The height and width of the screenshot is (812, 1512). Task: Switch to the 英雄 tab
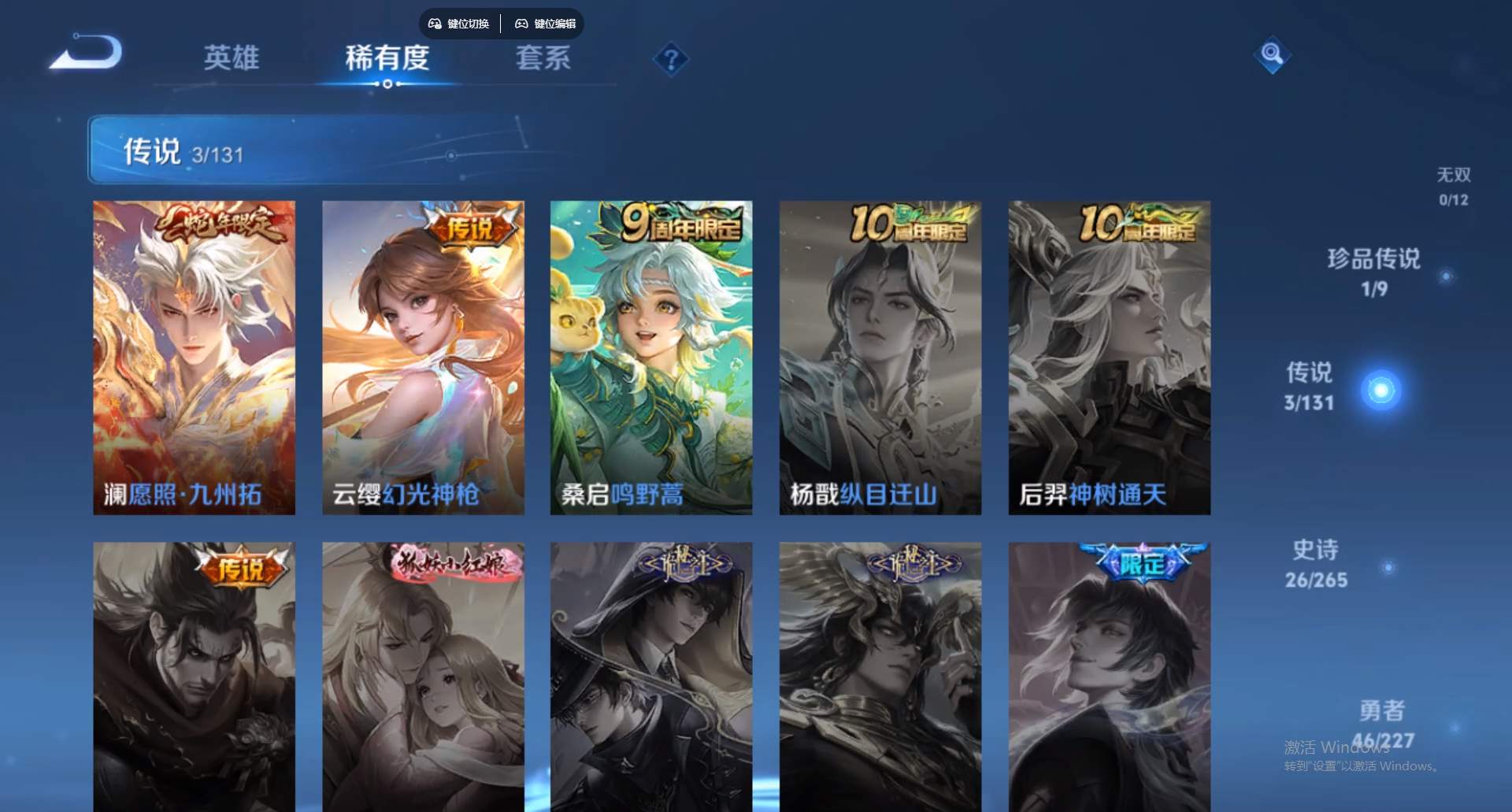coord(232,58)
